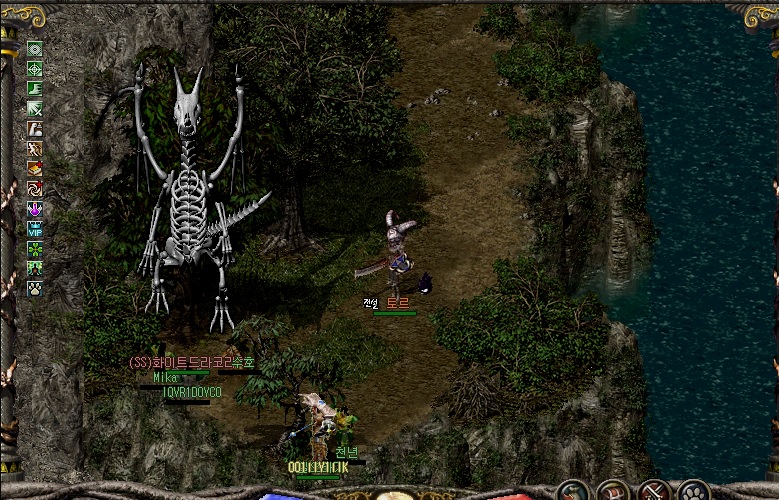Activate the flexing arm icon
Image resolution: width=779 pixels, height=500 pixels.
pos(35,128)
